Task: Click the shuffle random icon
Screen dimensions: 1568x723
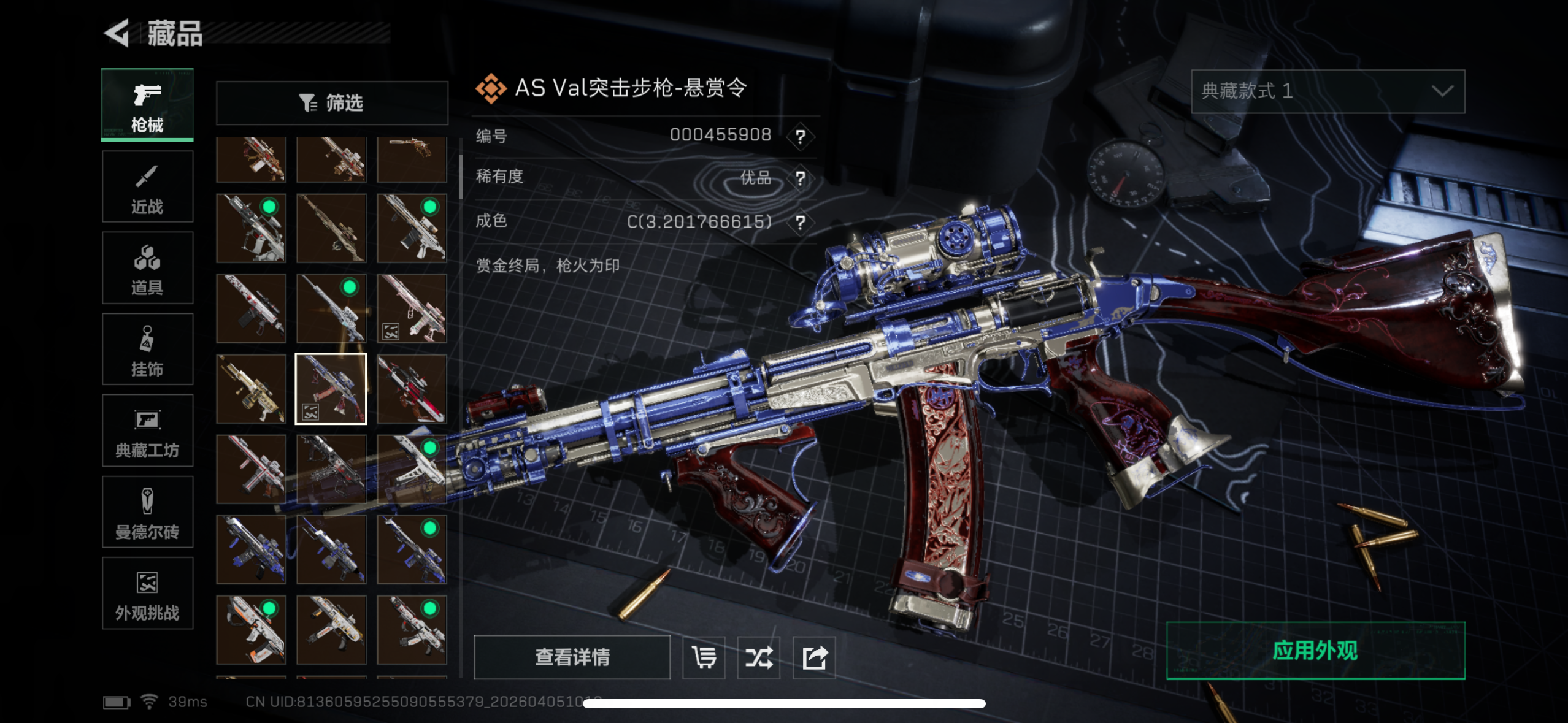Action: coord(759,658)
